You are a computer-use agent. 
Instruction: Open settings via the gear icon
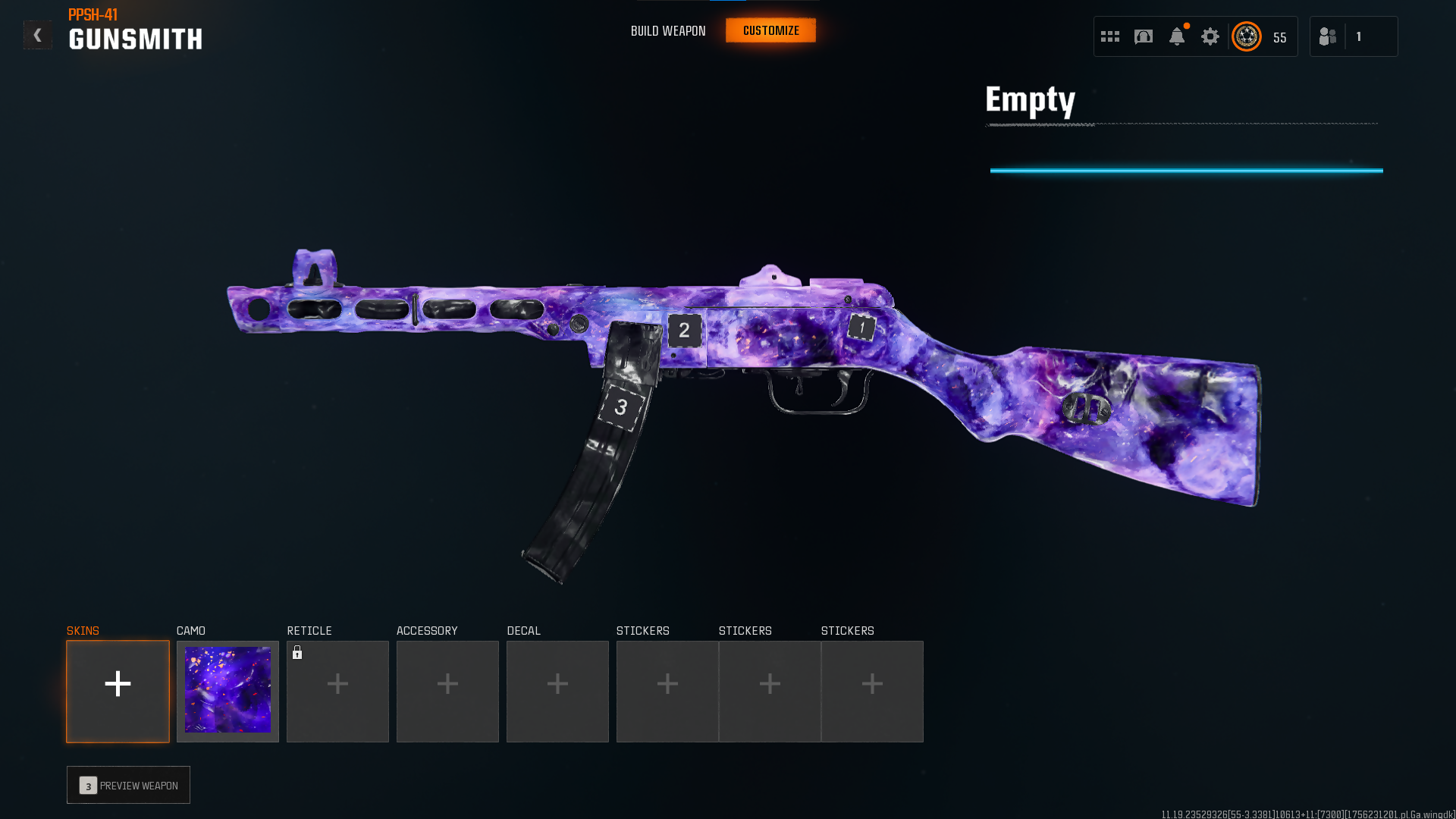pyautogui.click(x=1210, y=36)
